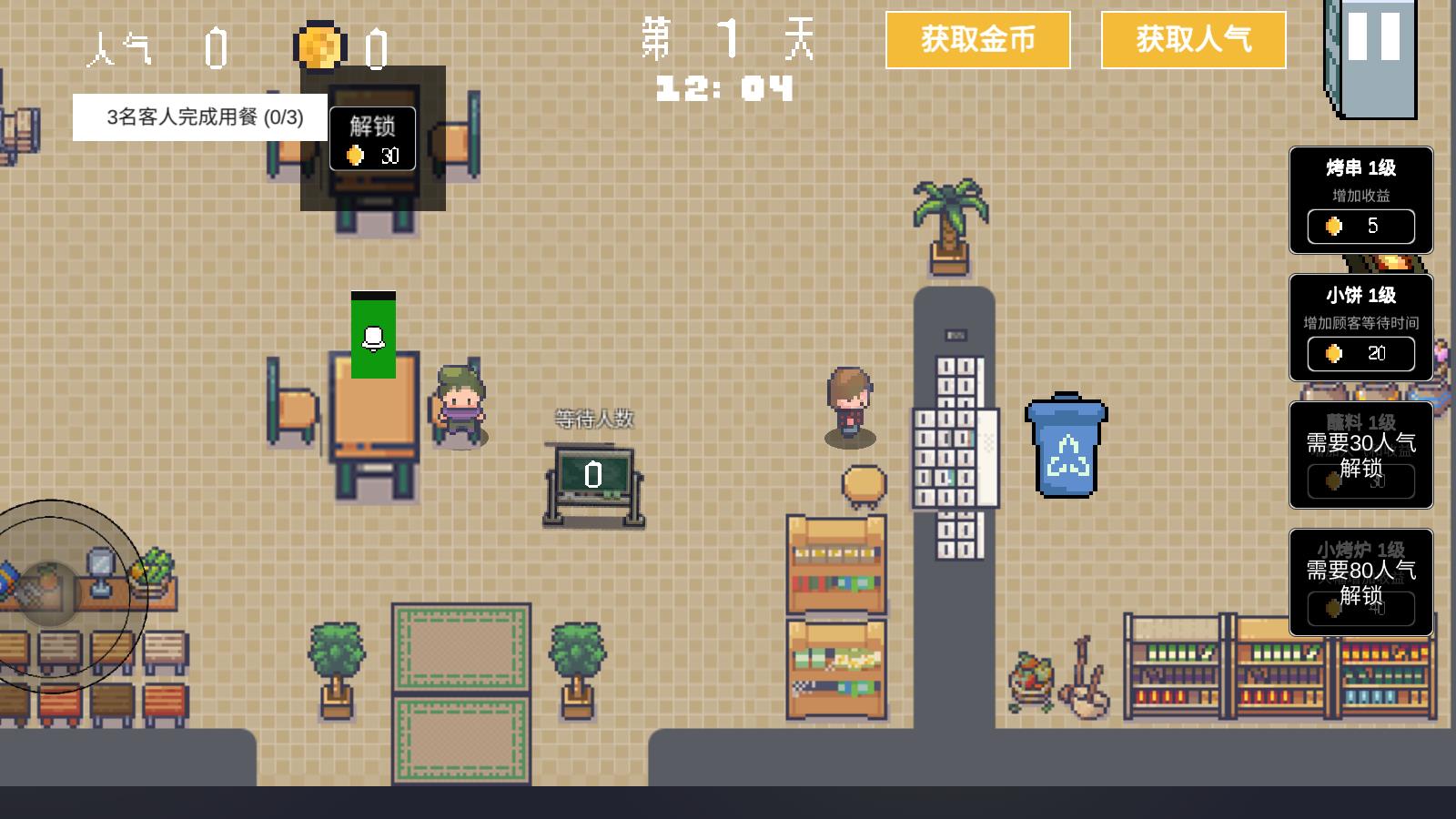Click the quest banner 3名客人完成用餐
The width and height of the screenshot is (1456, 819).
(x=202, y=117)
